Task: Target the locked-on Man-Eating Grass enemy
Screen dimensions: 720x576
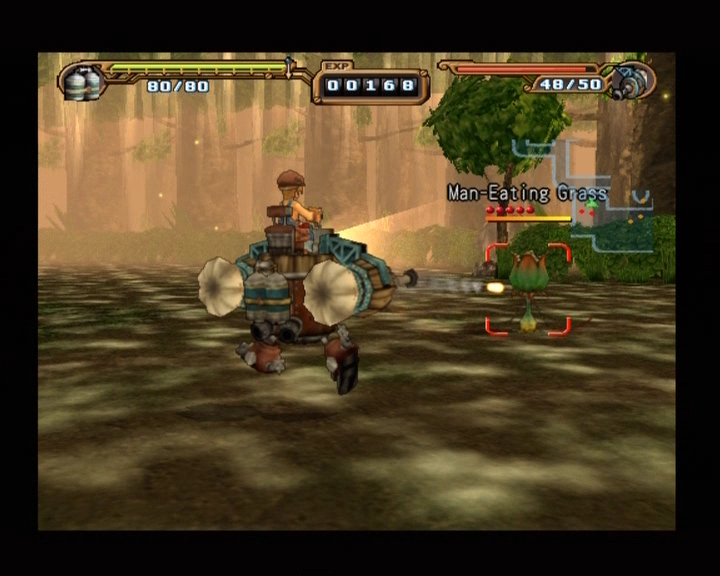Action: point(528,288)
